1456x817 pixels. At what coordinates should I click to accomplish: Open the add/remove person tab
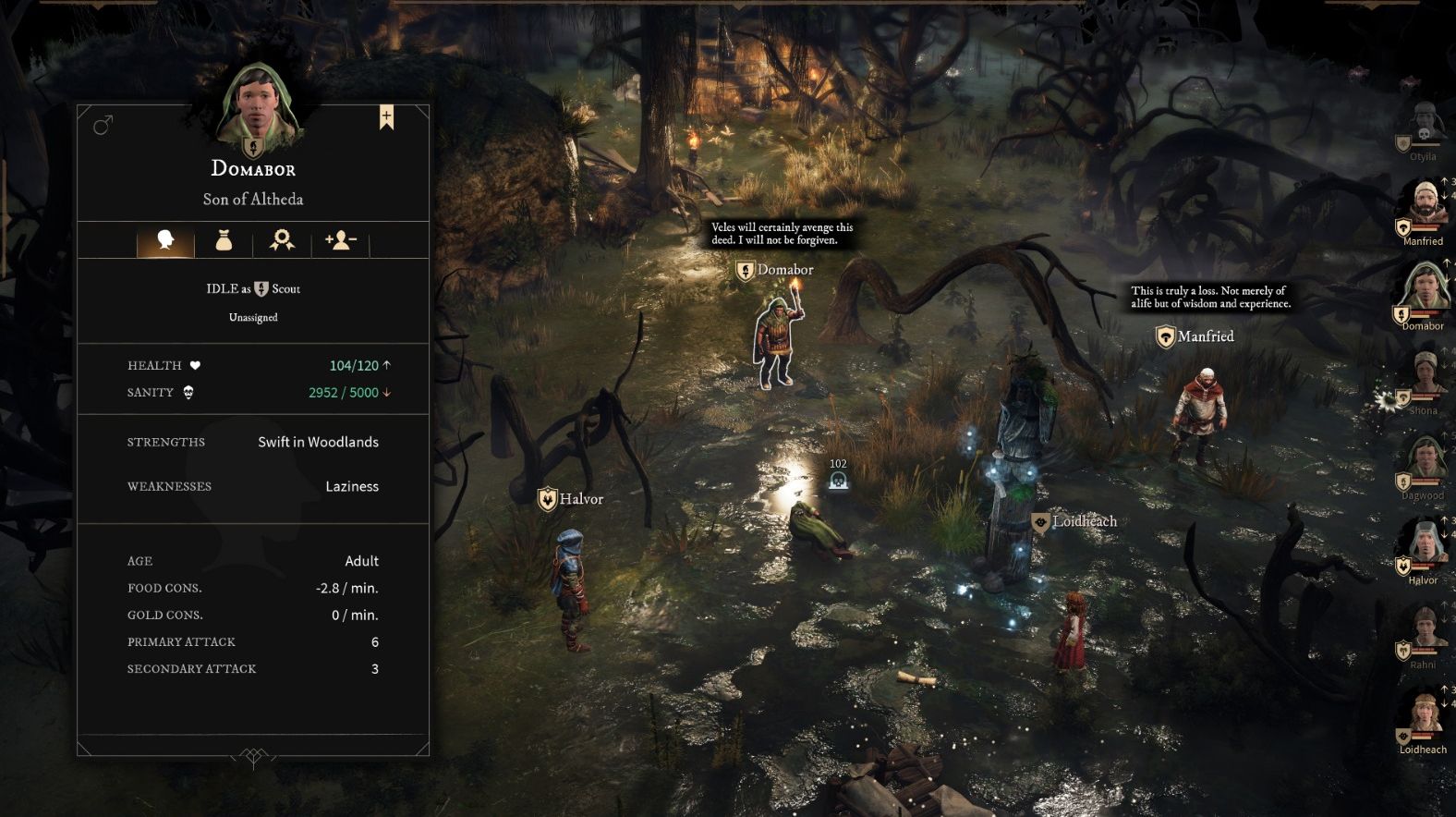pos(340,241)
